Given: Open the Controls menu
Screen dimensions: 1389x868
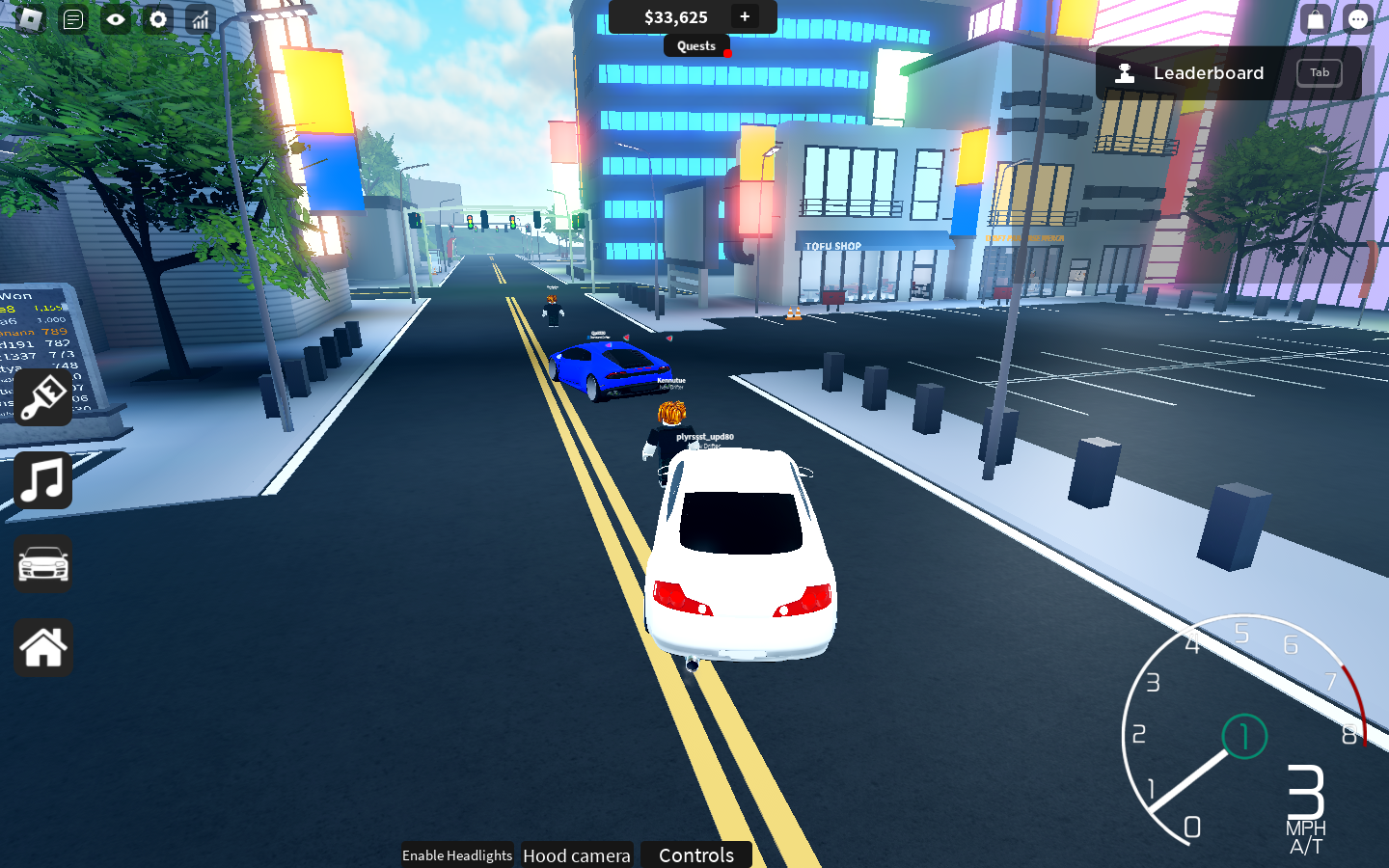Looking at the screenshot, I should pos(696,855).
